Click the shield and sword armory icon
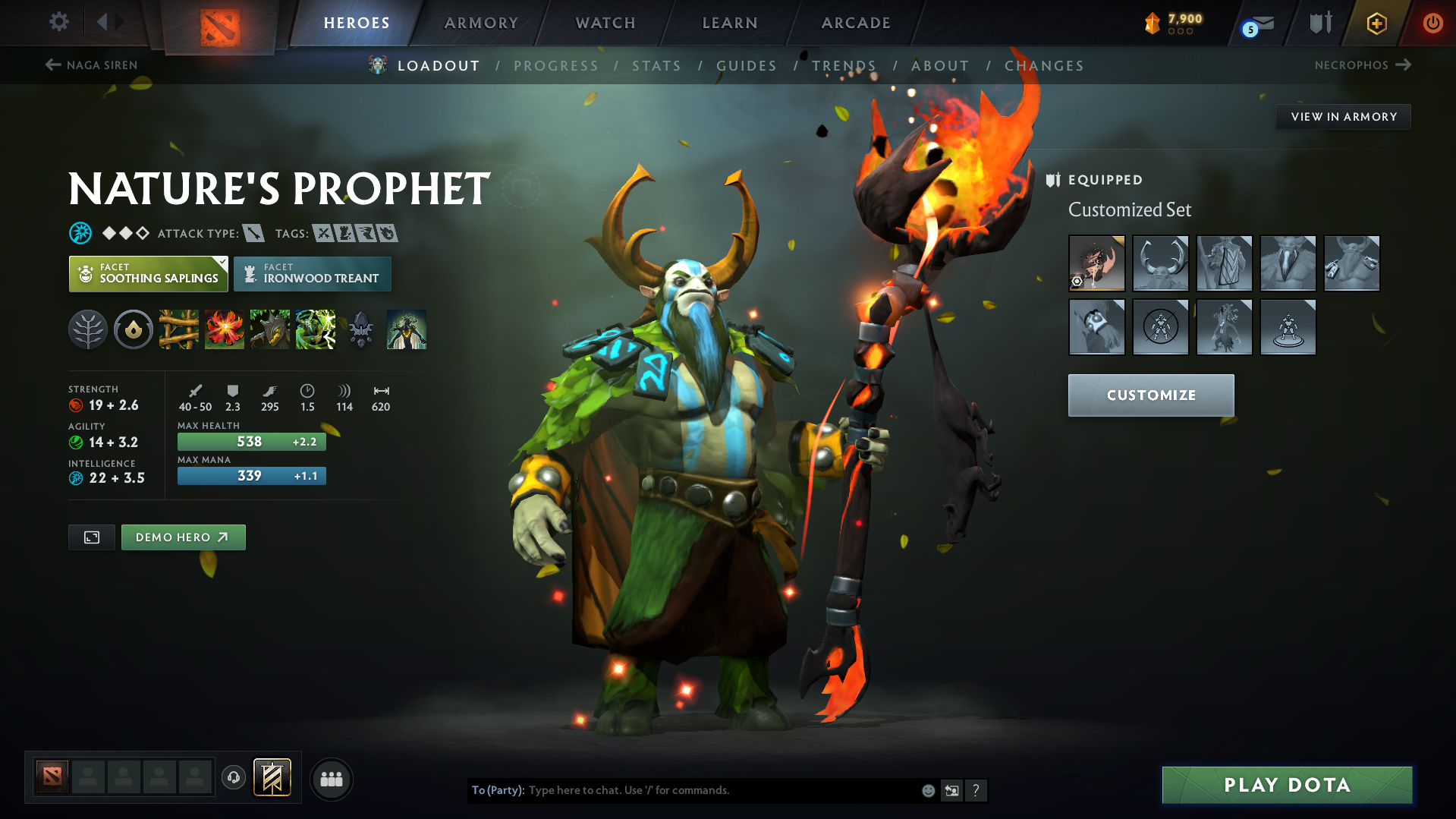 (1319, 23)
